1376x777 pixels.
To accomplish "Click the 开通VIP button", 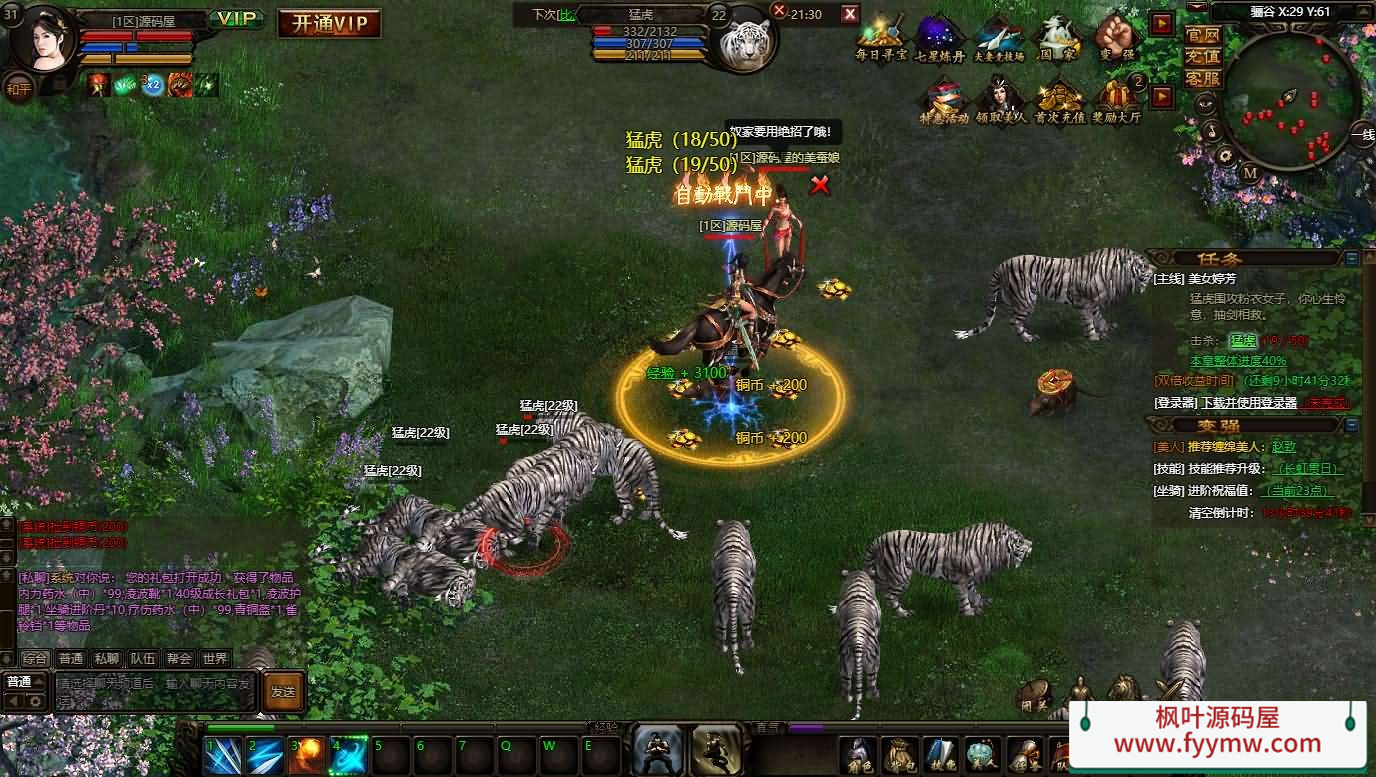I will click(x=329, y=23).
